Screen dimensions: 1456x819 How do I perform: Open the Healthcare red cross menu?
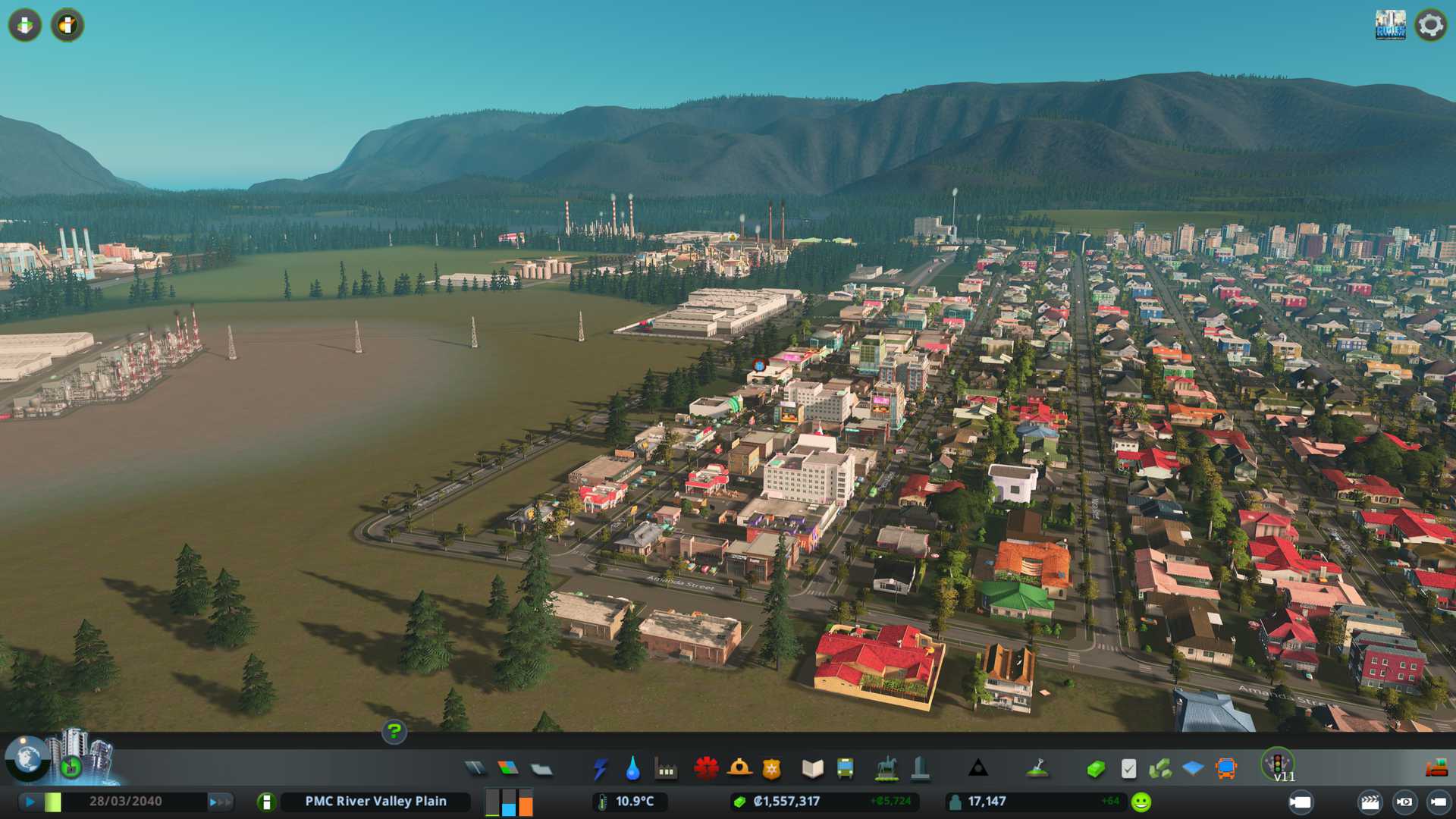pos(705,769)
